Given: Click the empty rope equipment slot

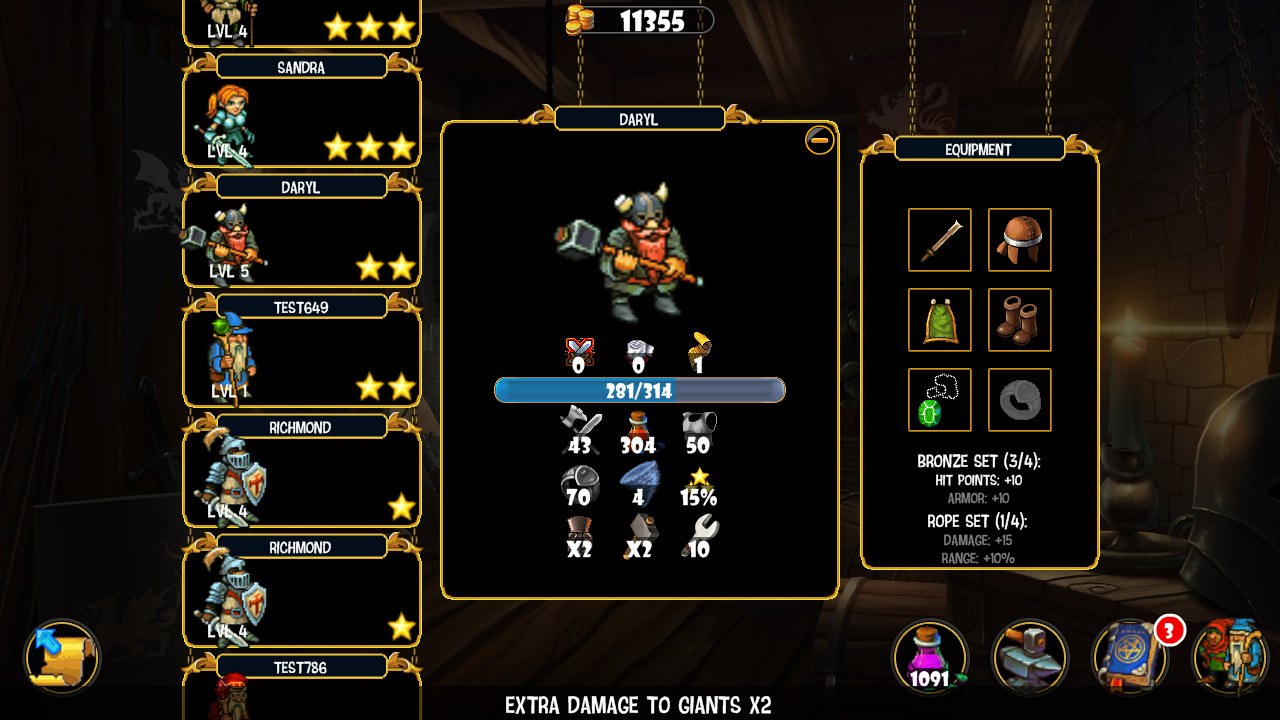Looking at the screenshot, I should click(1019, 399).
